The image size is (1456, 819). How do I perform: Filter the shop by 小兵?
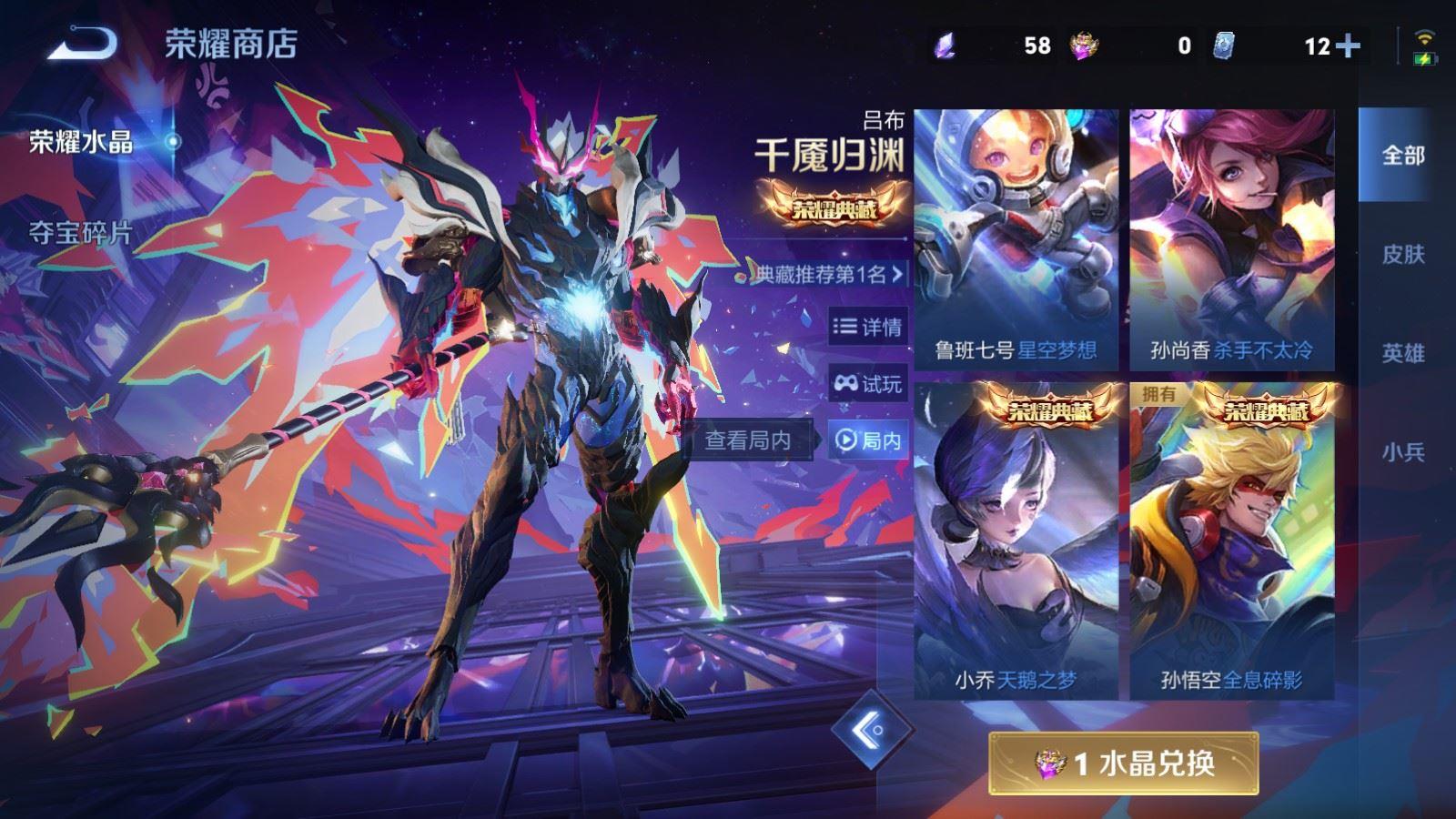click(1402, 452)
